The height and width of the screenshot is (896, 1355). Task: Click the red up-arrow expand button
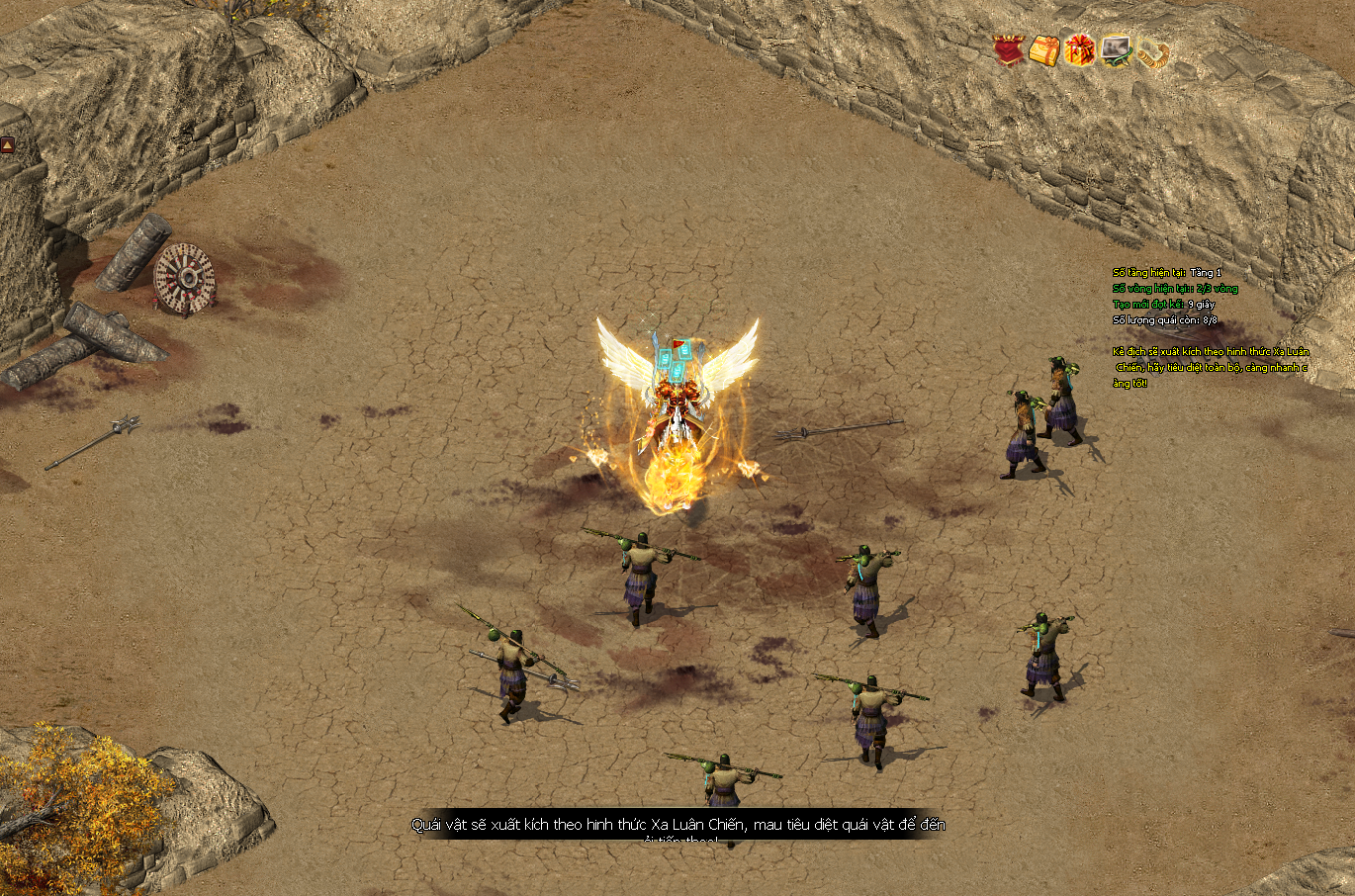click(x=7, y=144)
